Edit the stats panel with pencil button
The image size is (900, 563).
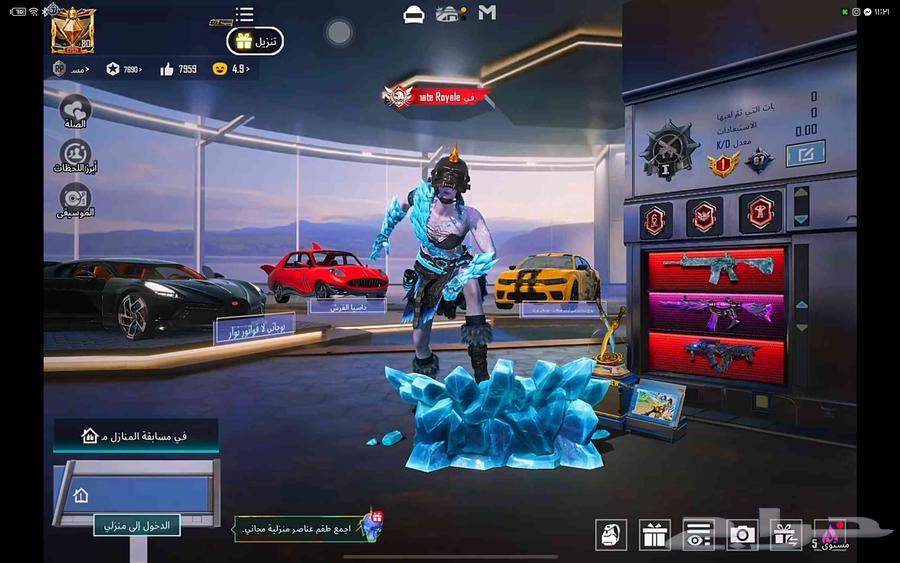pos(805,154)
